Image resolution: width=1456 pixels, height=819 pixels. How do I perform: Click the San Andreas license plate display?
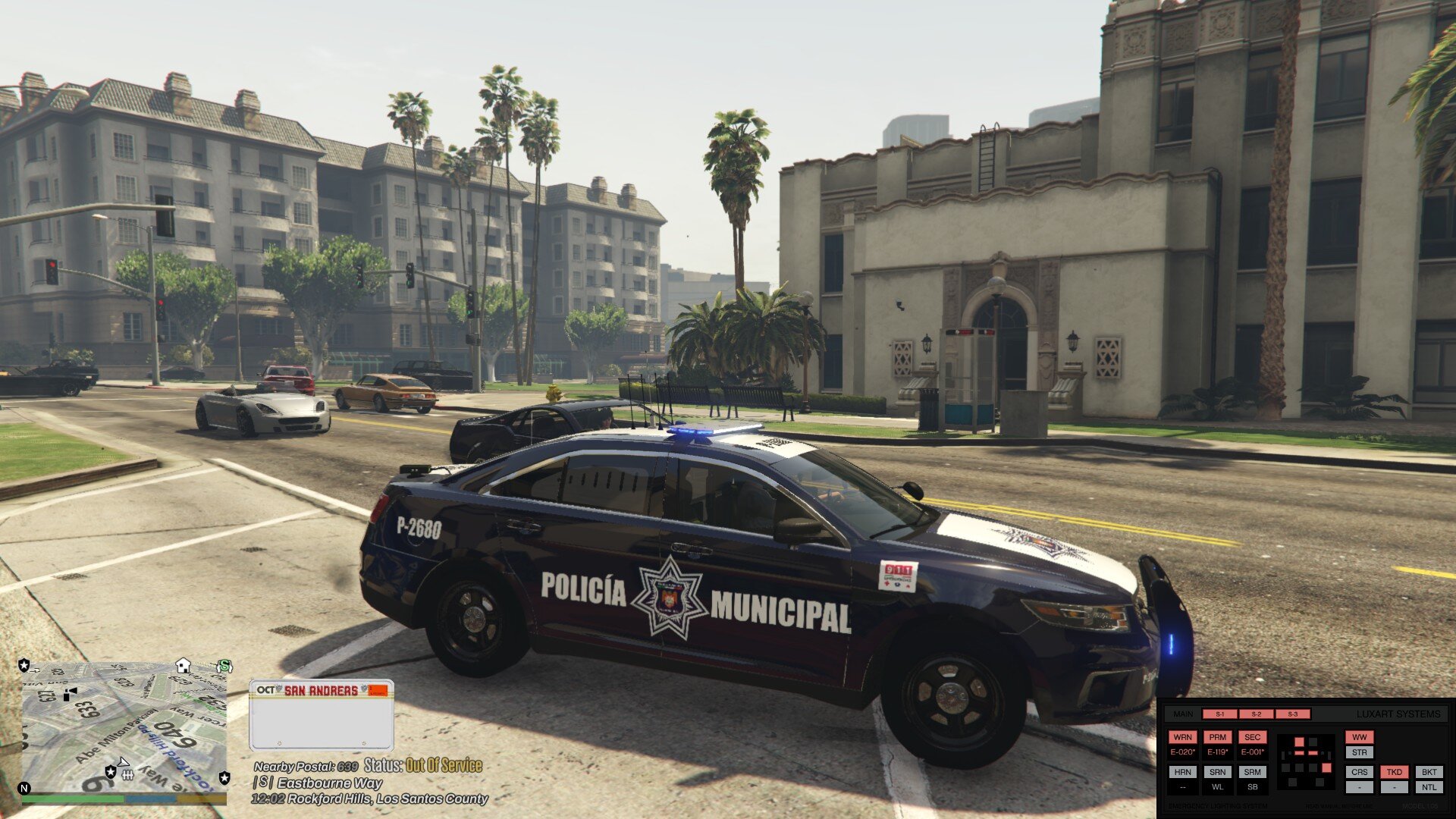click(x=322, y=714)
